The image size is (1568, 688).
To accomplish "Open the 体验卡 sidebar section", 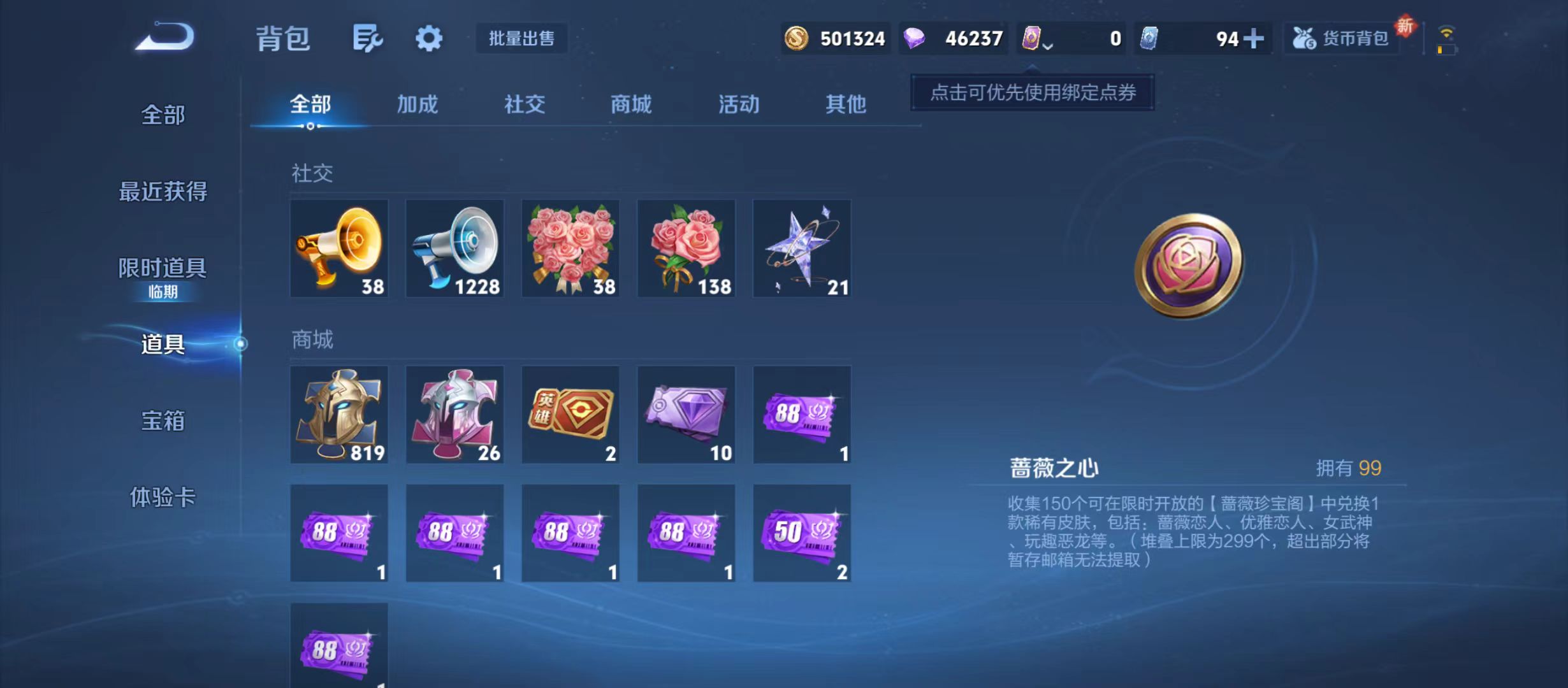I will [161, 499].
